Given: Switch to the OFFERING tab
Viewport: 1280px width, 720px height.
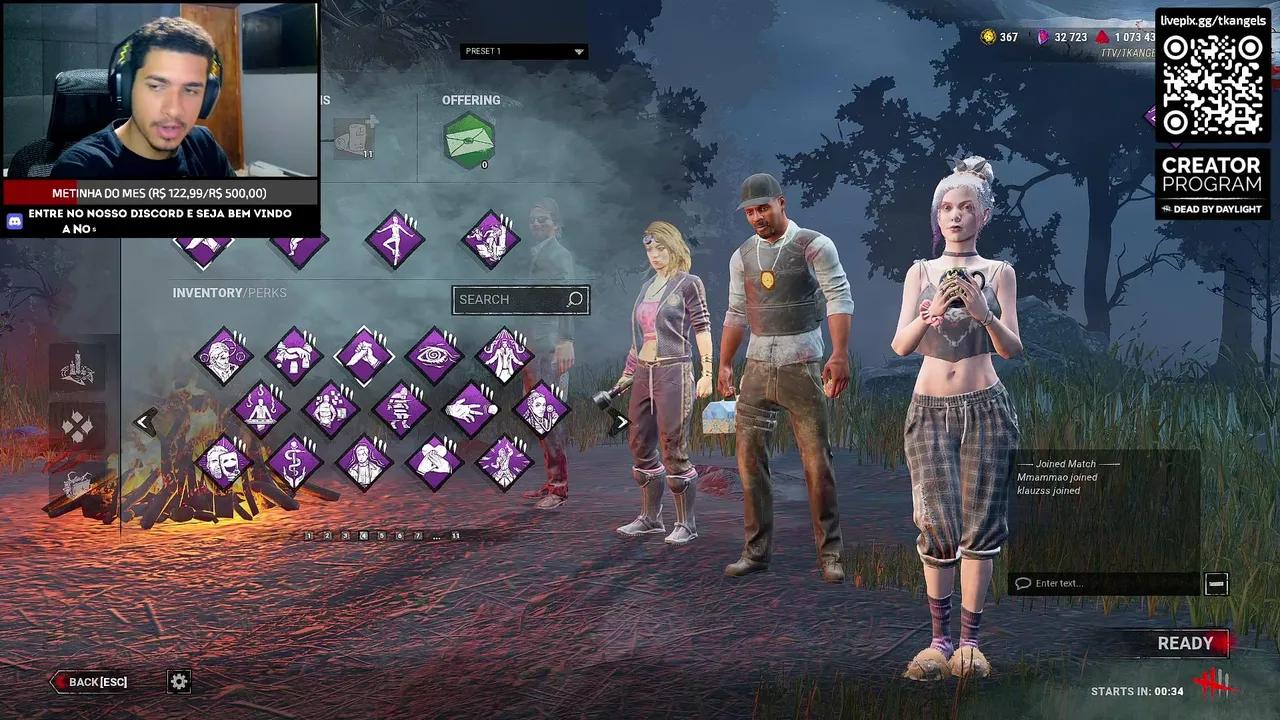Looking at the screenshot, I should [x=470, y=100].
